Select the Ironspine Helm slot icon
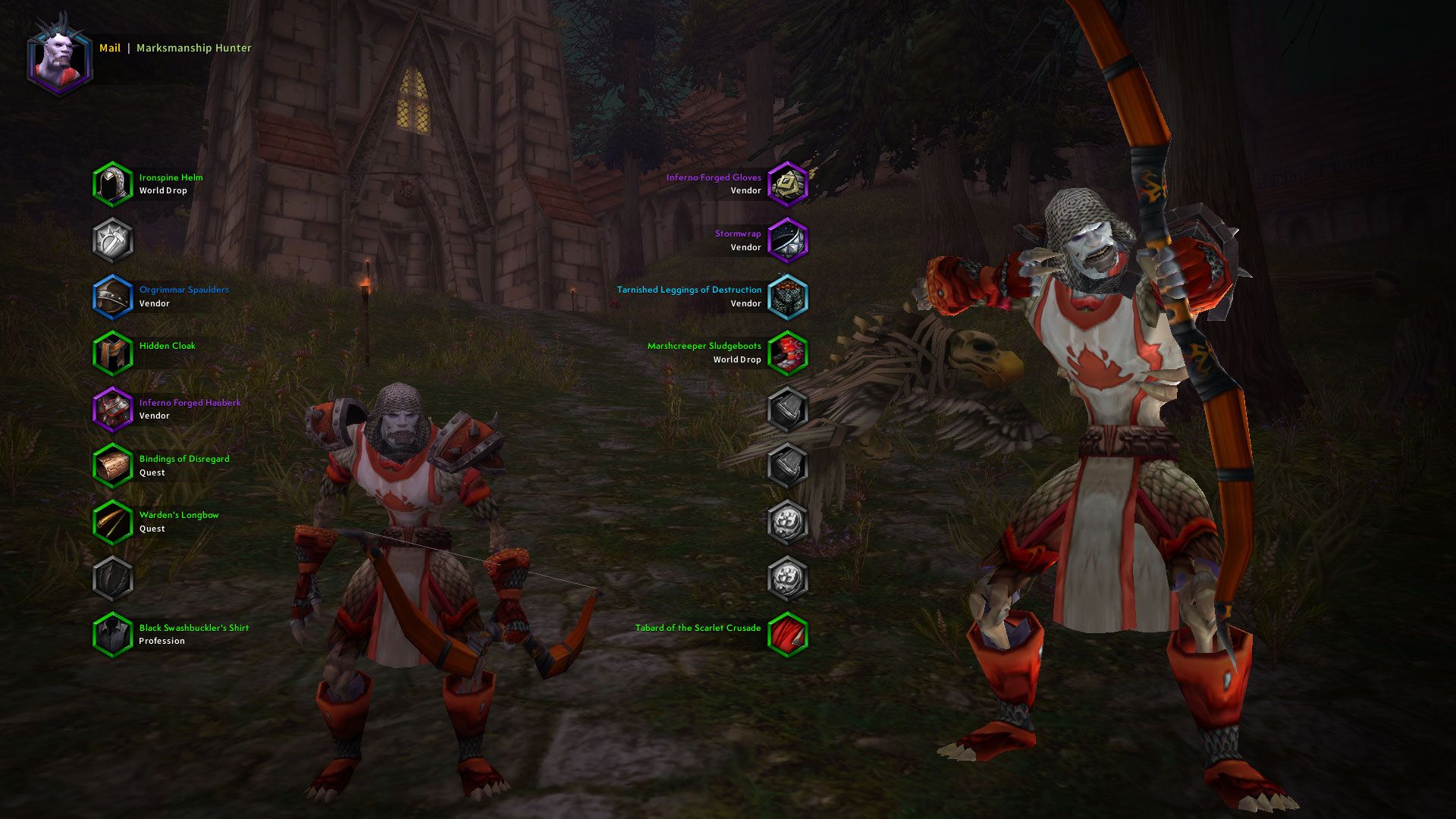Image resolution: width=1456 pixels, height=819 pixels. [x=114, y=184]
